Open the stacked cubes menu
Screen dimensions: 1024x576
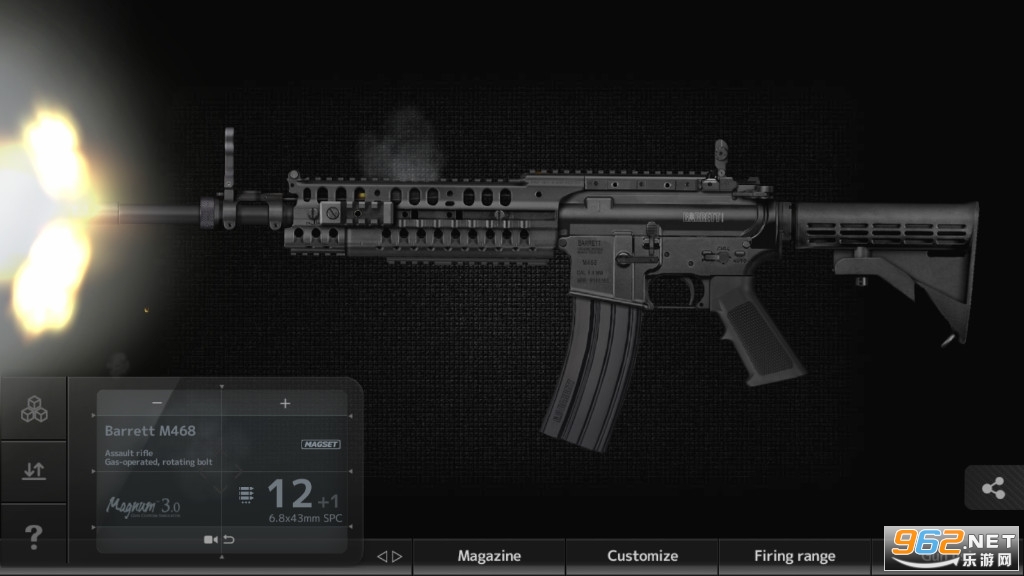pyautogui.click(x=34, y=408)
